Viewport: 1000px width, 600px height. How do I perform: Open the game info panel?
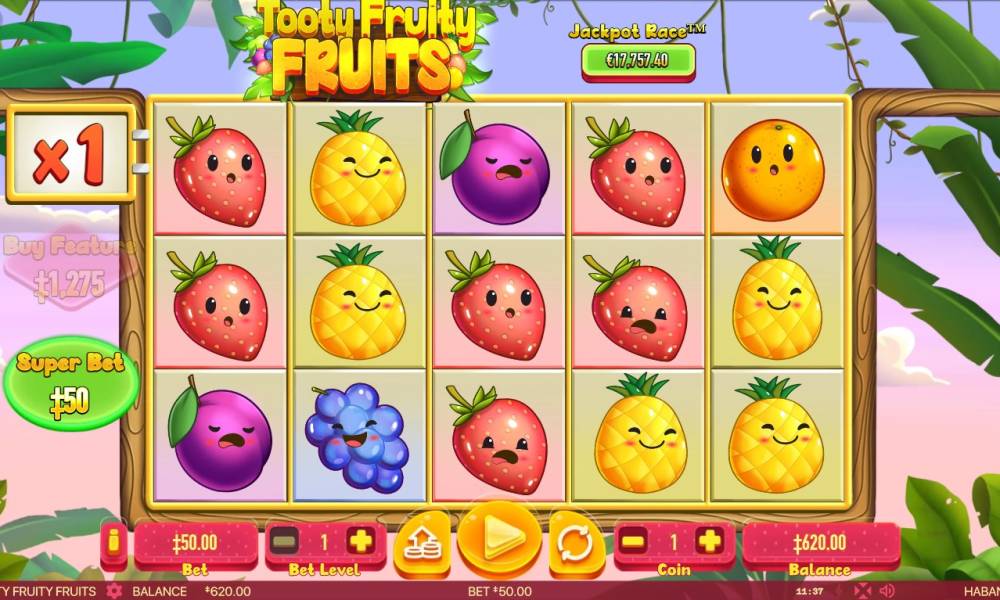click(114, 543)
